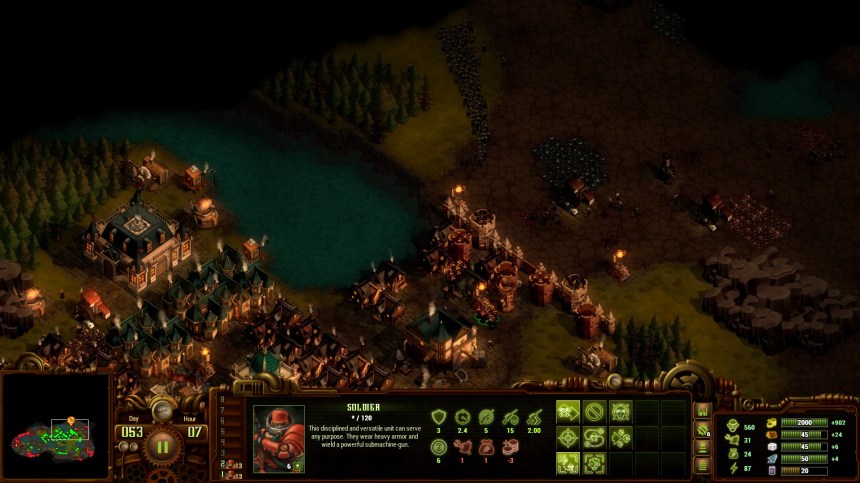Select the Soldier unit portrait
The height and width of the screenshot is (483, 860).
coord(279,439)
